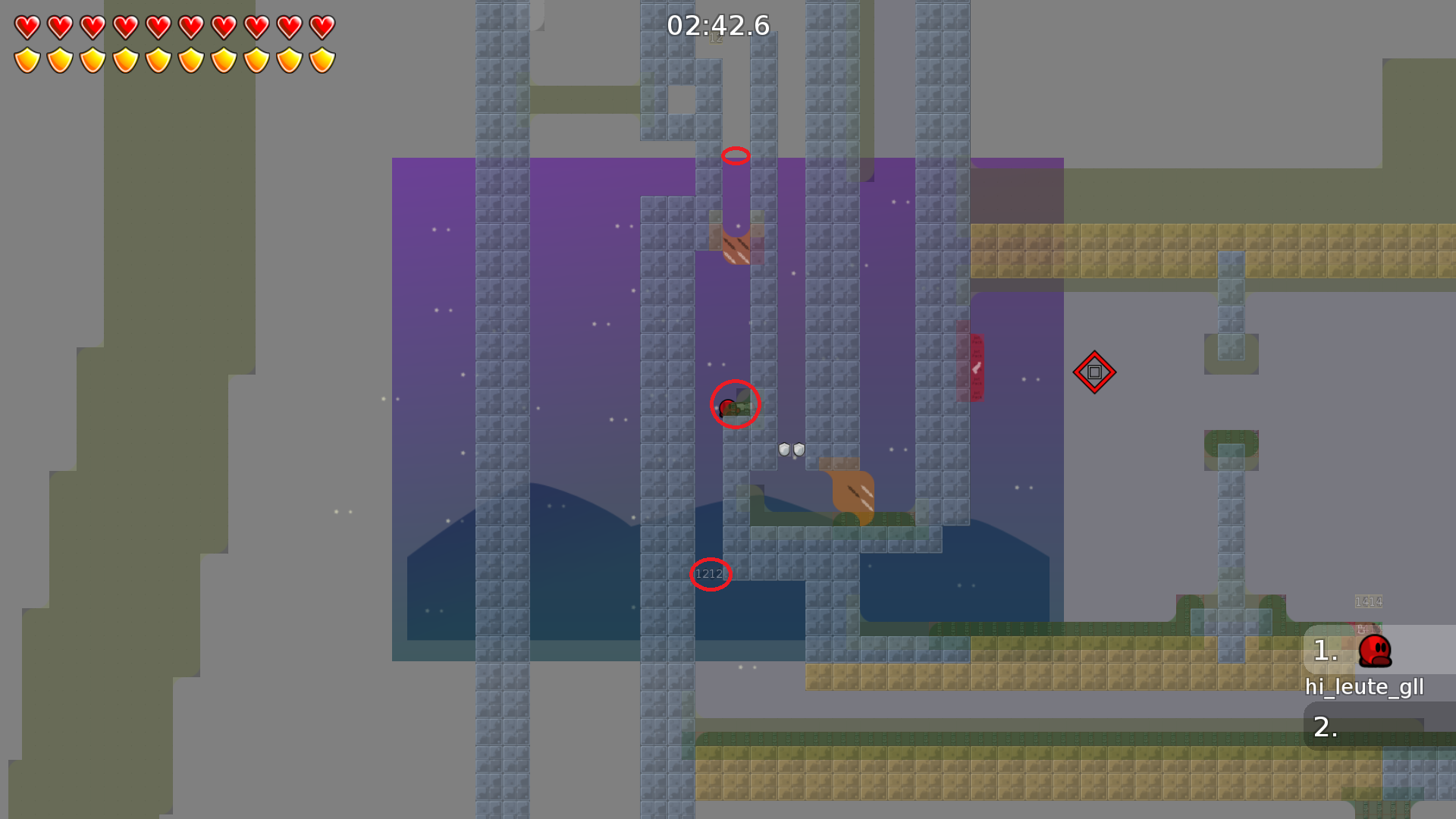This screenshot has width=1456, height=819.
Task: Click the player name hi_leute_gll
Action: click(x=1363, y=687)
